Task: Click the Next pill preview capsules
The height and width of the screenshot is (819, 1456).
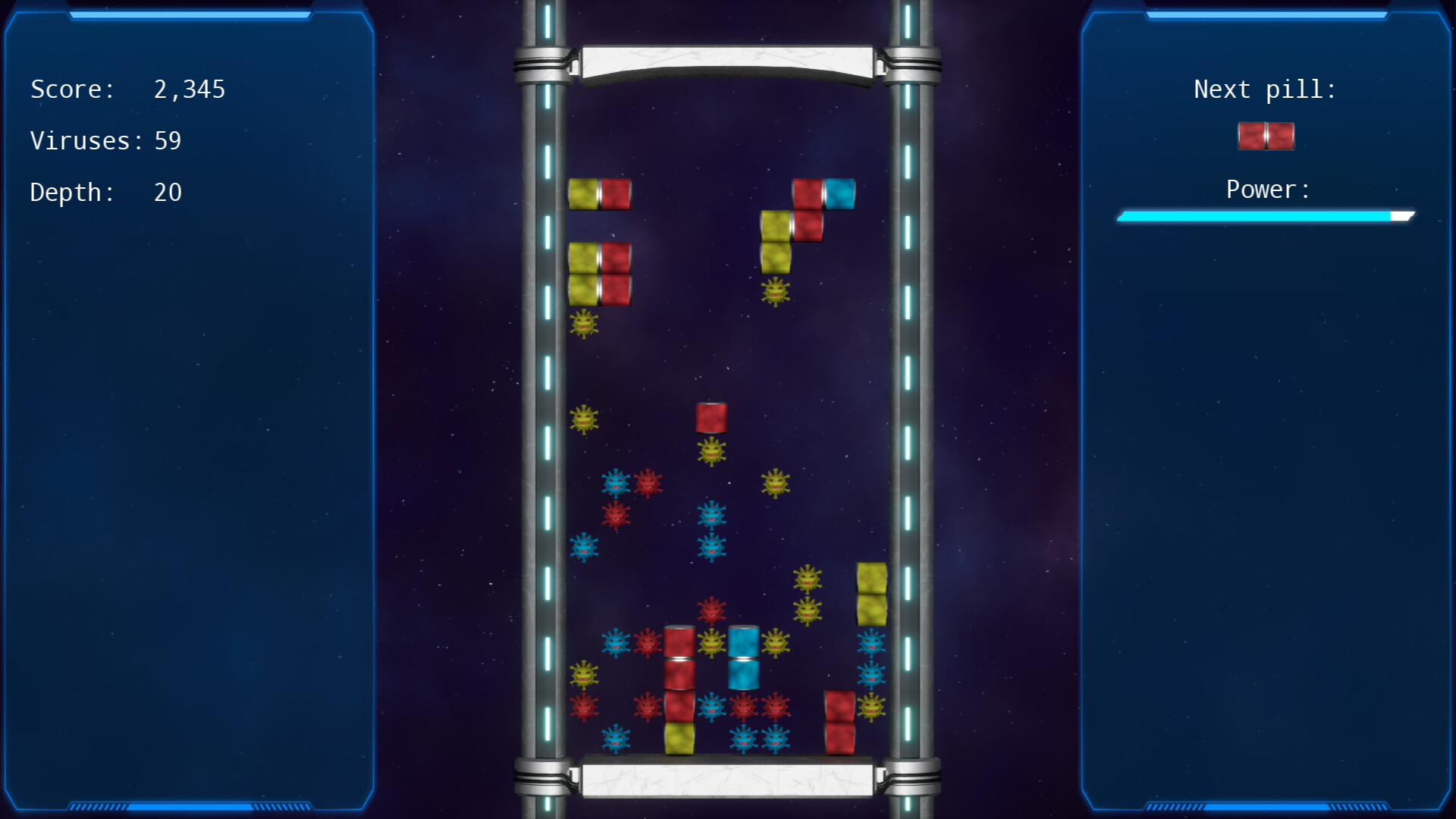Action: pos(1265,135)
